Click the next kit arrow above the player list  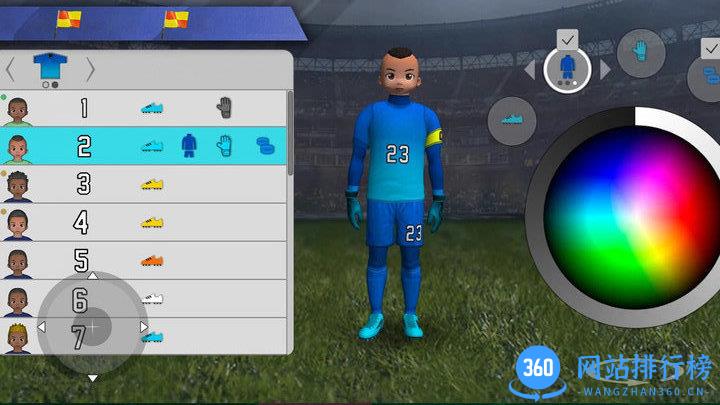pos(90,69)
